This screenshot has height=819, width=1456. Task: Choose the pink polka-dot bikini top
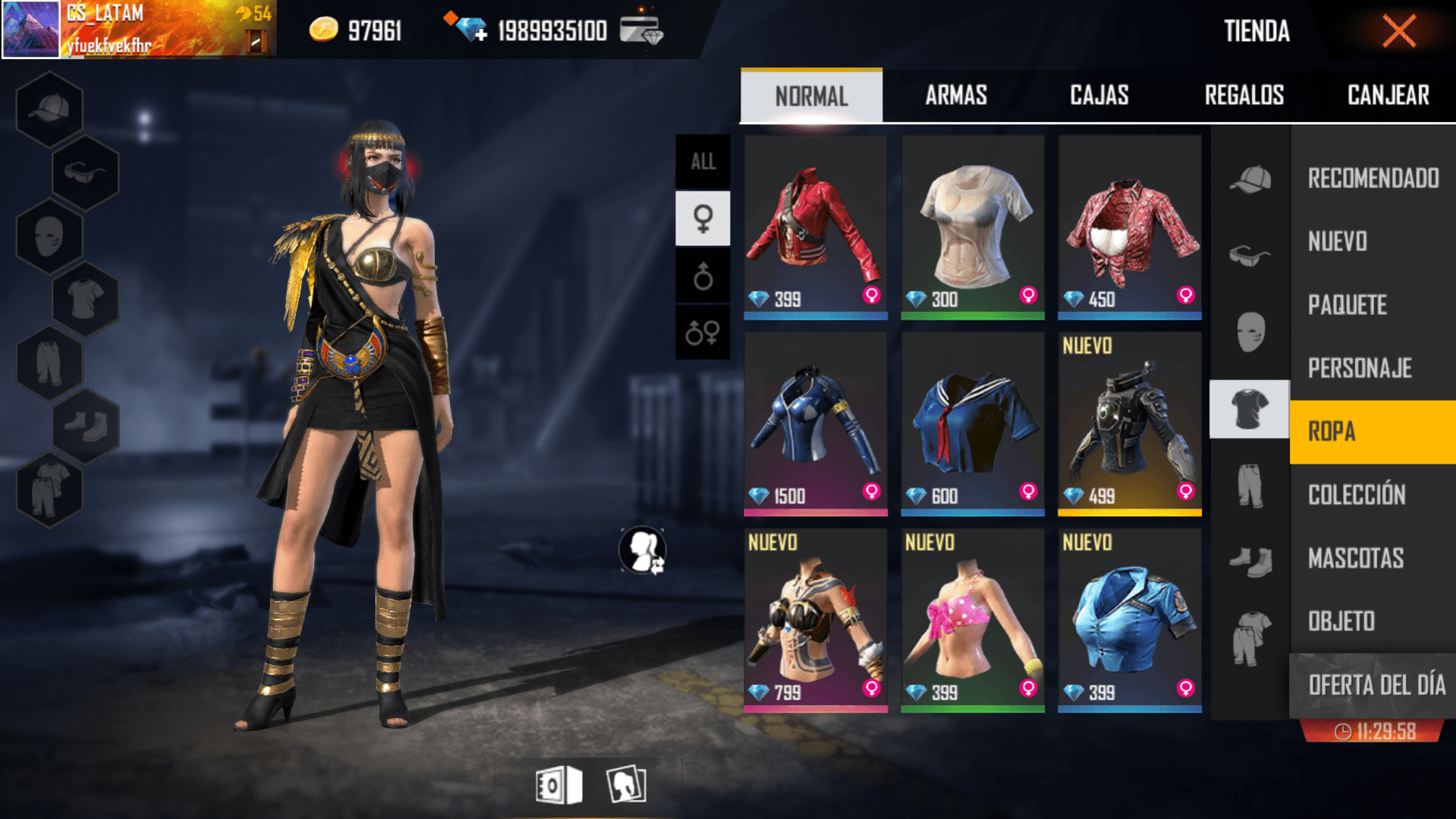pos(972,620)
